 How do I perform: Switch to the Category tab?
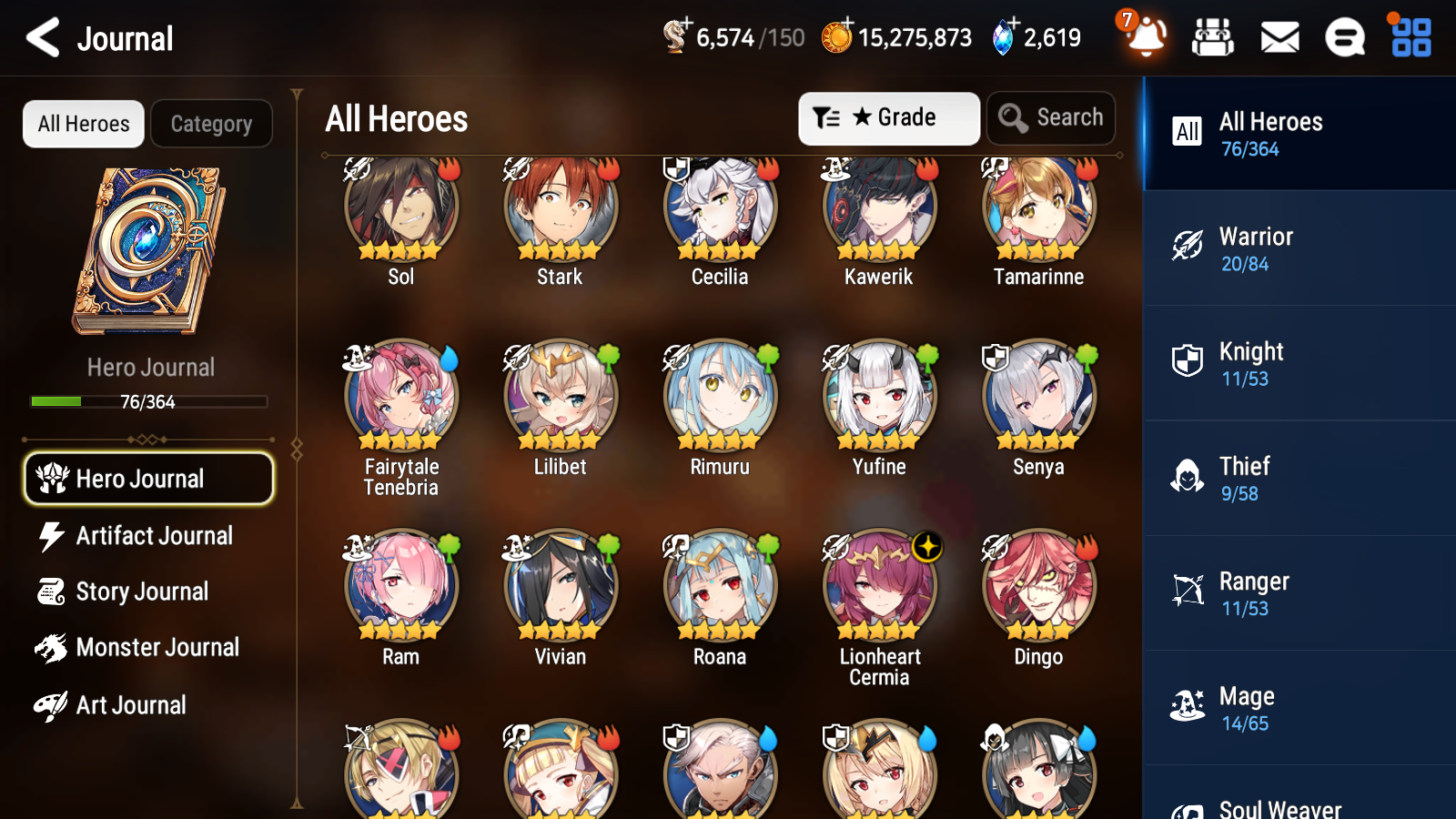coord(211,124)
